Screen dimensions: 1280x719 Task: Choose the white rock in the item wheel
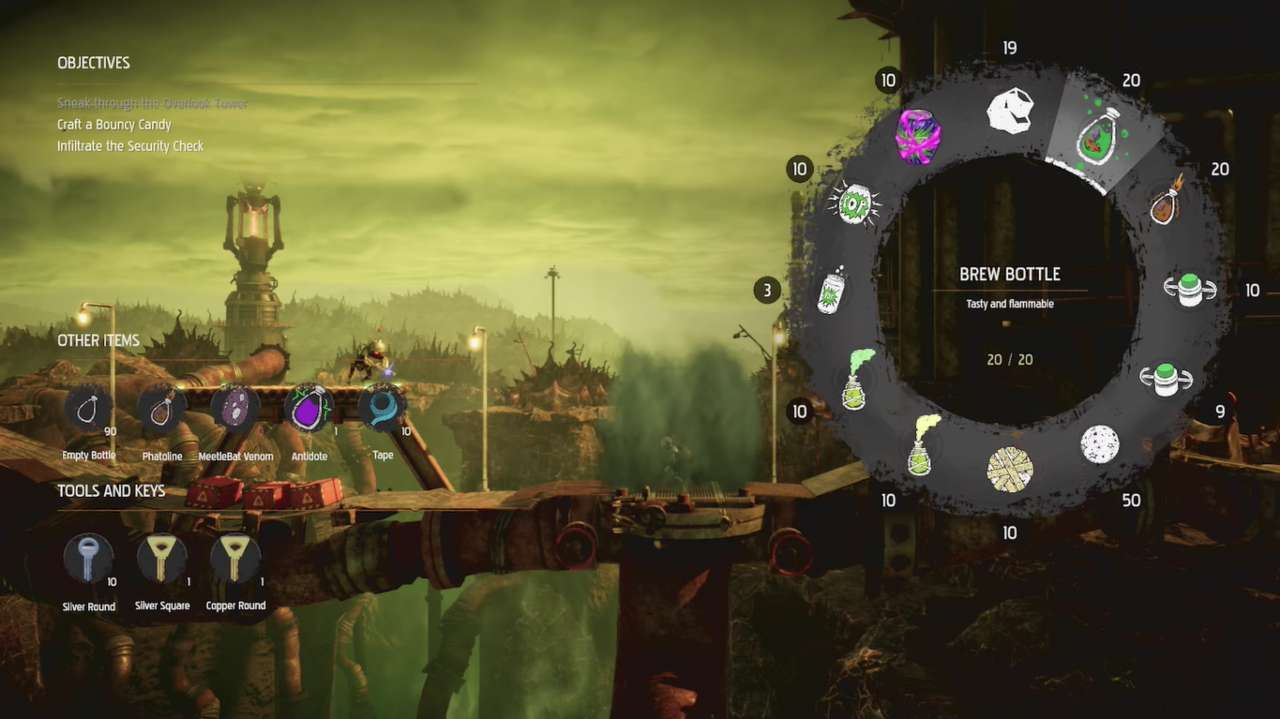[1009, 111]
